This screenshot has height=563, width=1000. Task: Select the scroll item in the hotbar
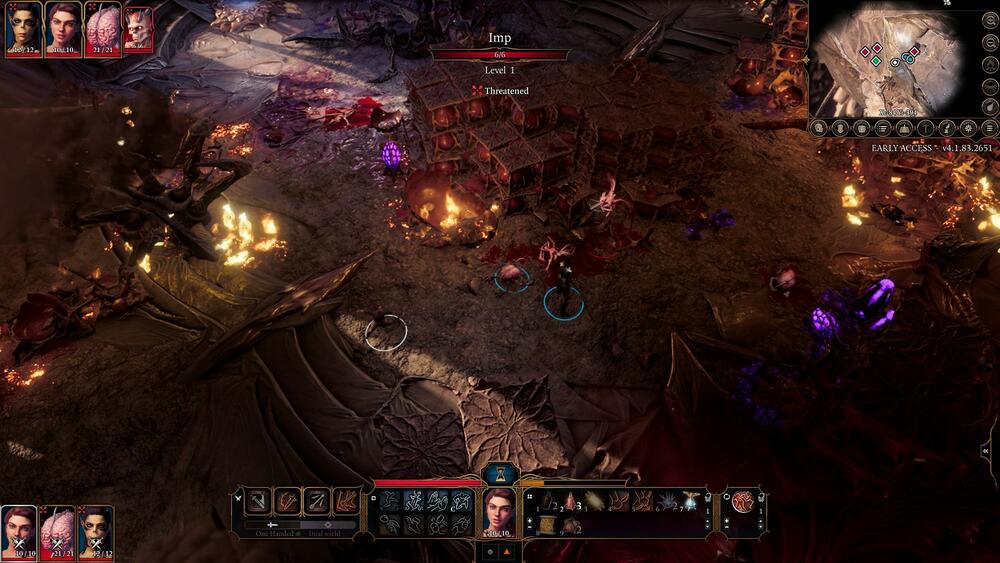(548, 524)
